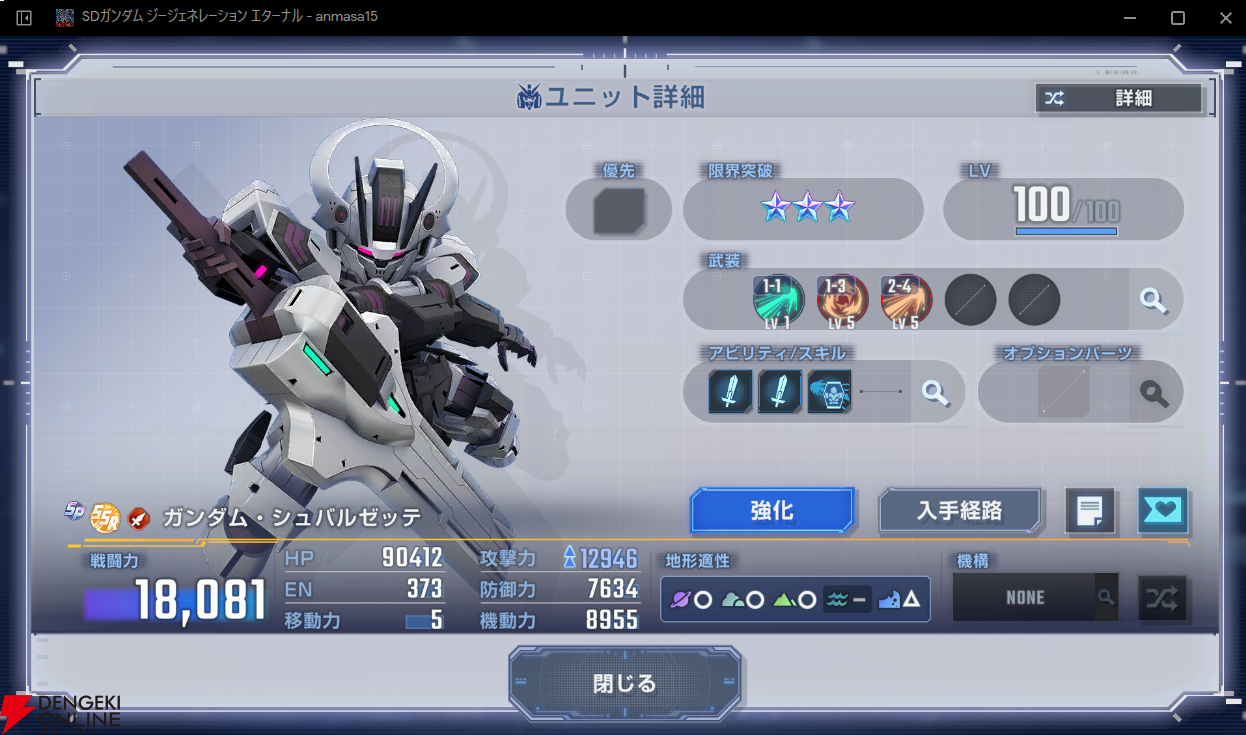Click the shuffle button beside 機構
Image resolution: width=1246 pixels, height=735 pixels.
[1162, 598]
